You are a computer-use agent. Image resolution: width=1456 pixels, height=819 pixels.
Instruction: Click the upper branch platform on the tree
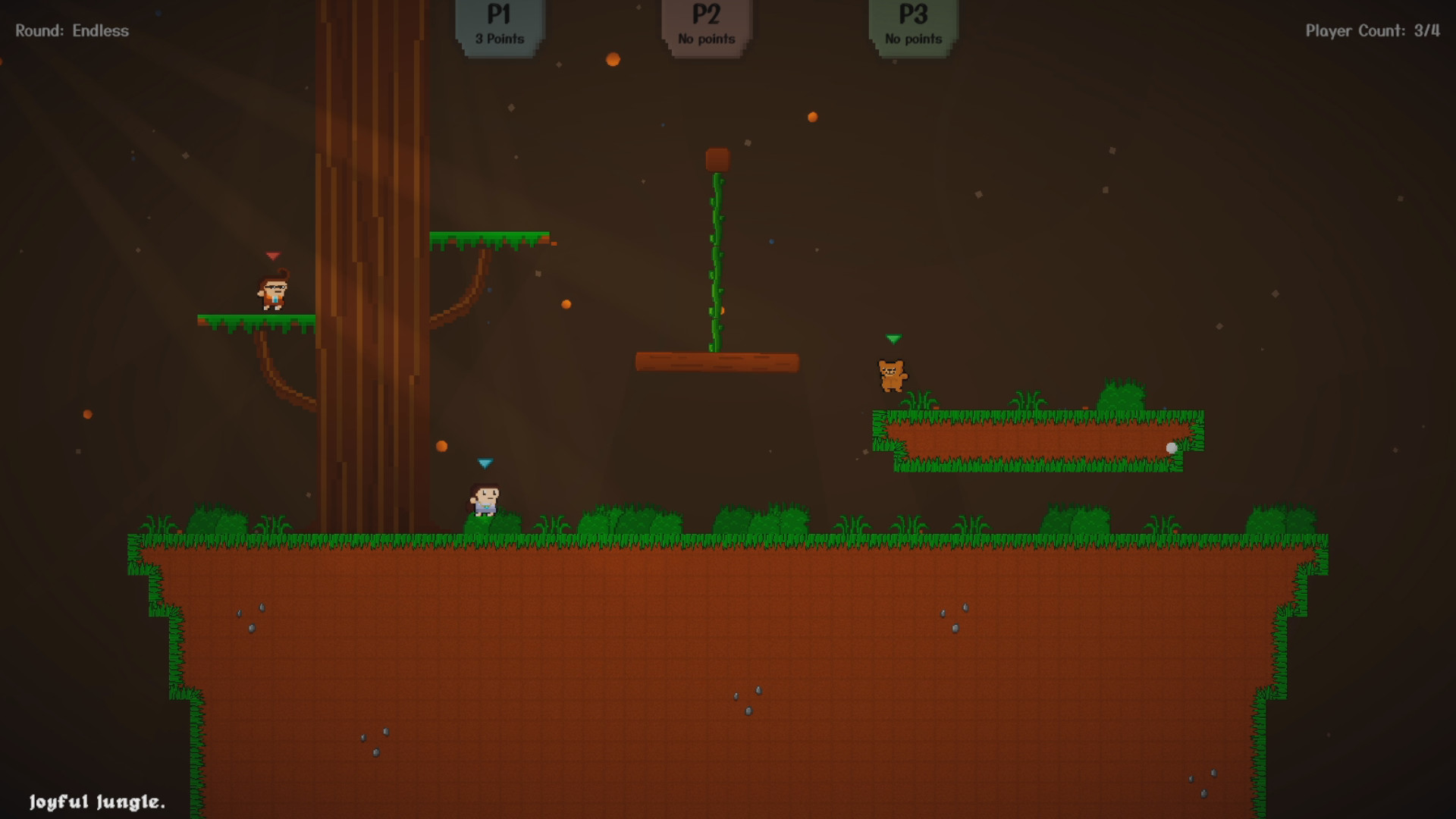tap(489, 239)
